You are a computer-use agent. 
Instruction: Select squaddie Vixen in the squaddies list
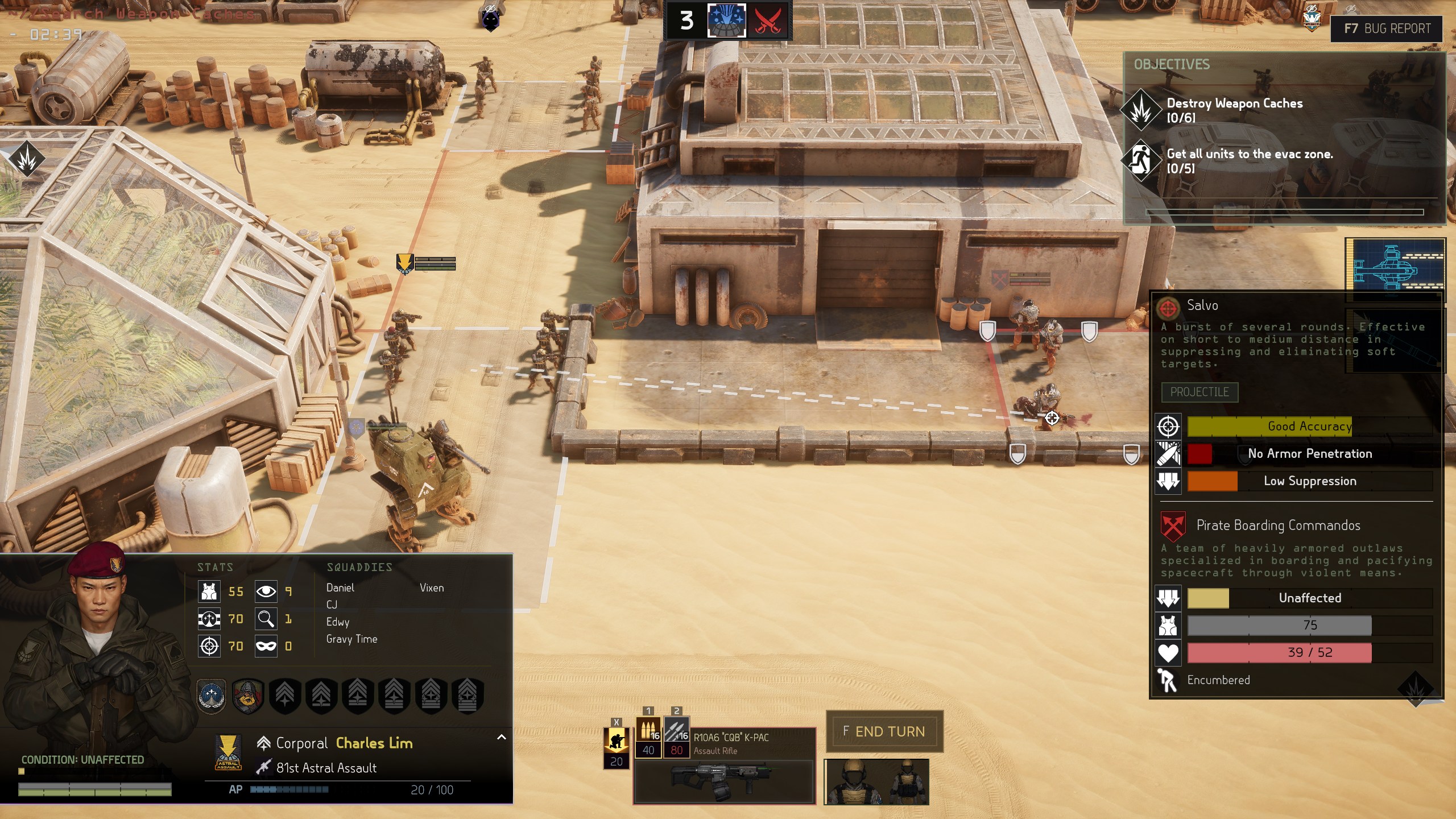[x=432, y=588]
